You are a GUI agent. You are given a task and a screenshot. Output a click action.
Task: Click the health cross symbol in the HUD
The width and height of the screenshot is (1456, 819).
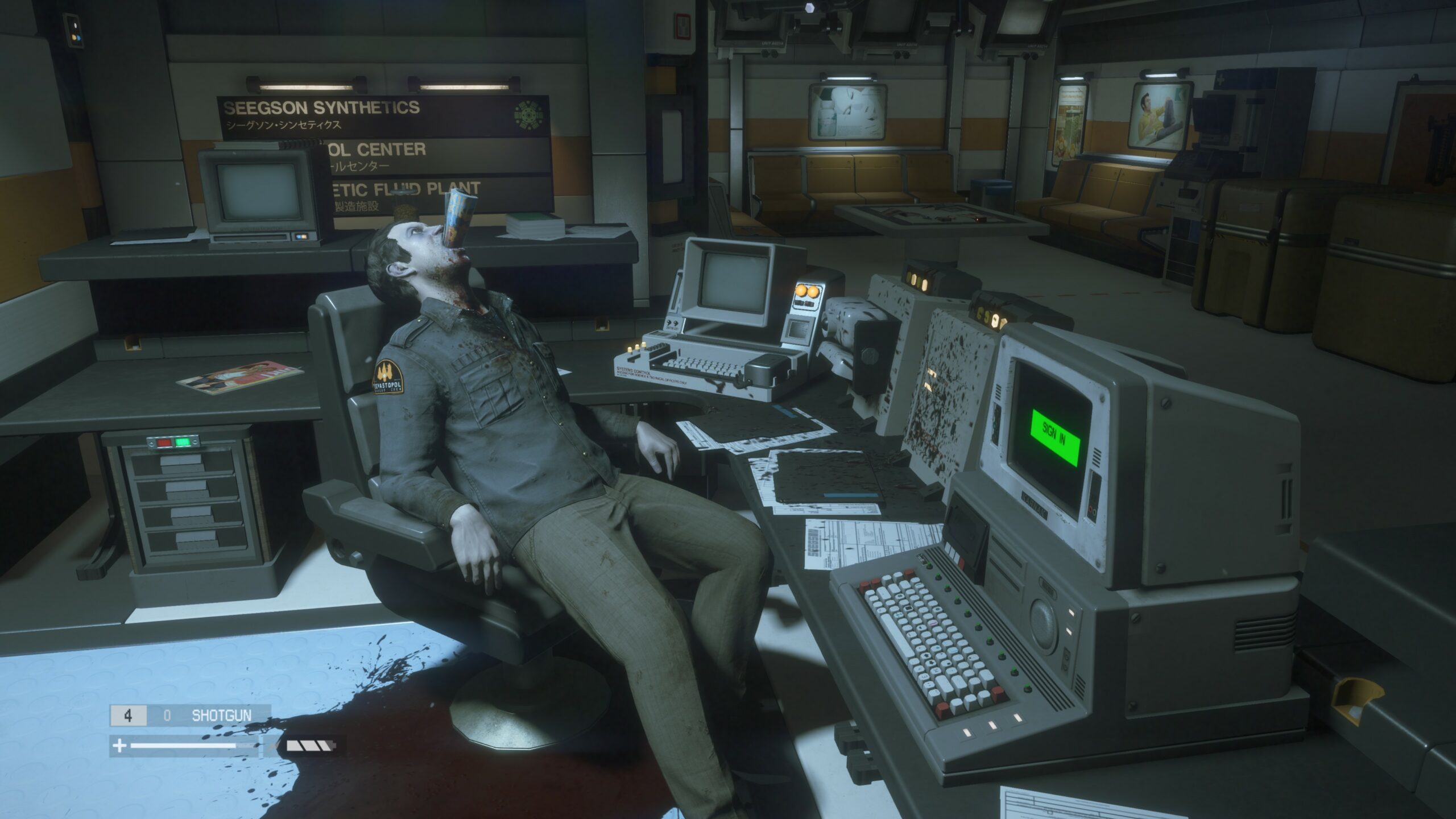coord(119,746)
